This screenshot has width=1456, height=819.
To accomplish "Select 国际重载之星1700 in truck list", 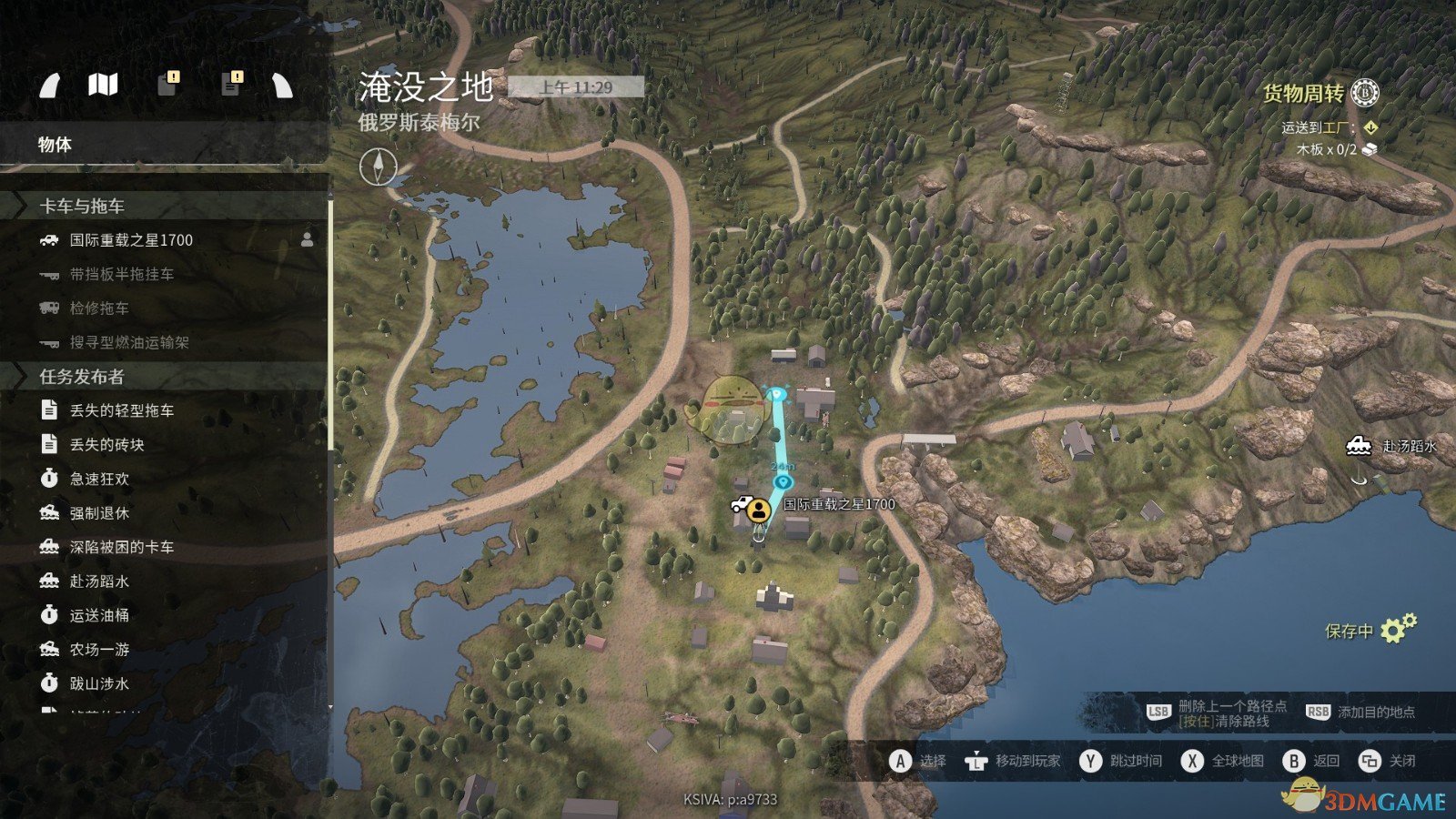I will point(131,240).
